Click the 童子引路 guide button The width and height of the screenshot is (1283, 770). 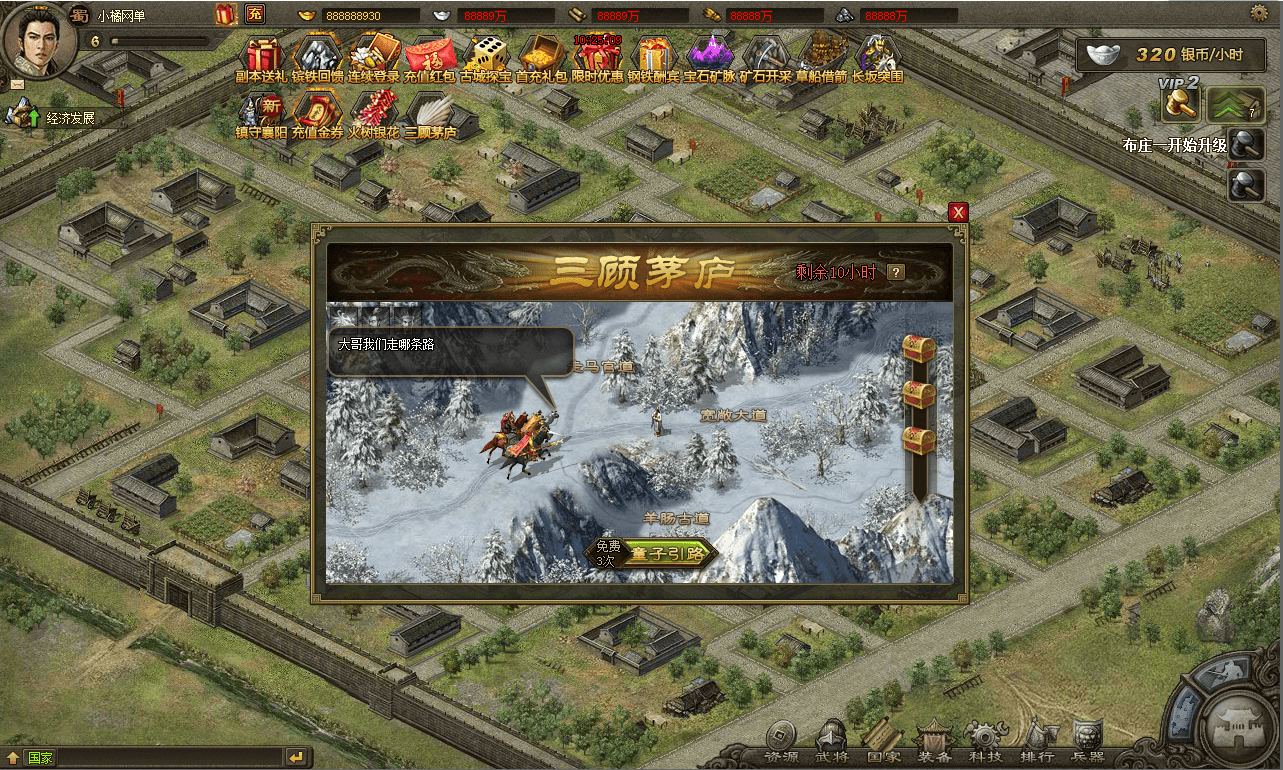click(x=666, y=553)
